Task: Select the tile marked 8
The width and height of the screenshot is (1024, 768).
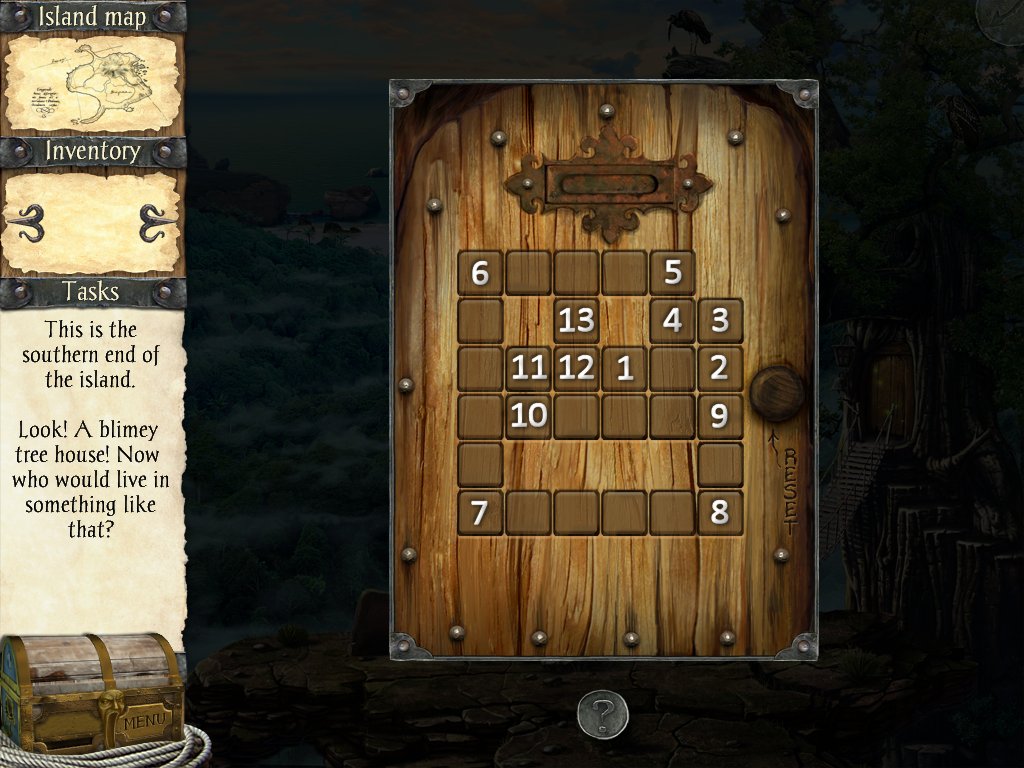Action: (719, 513)
